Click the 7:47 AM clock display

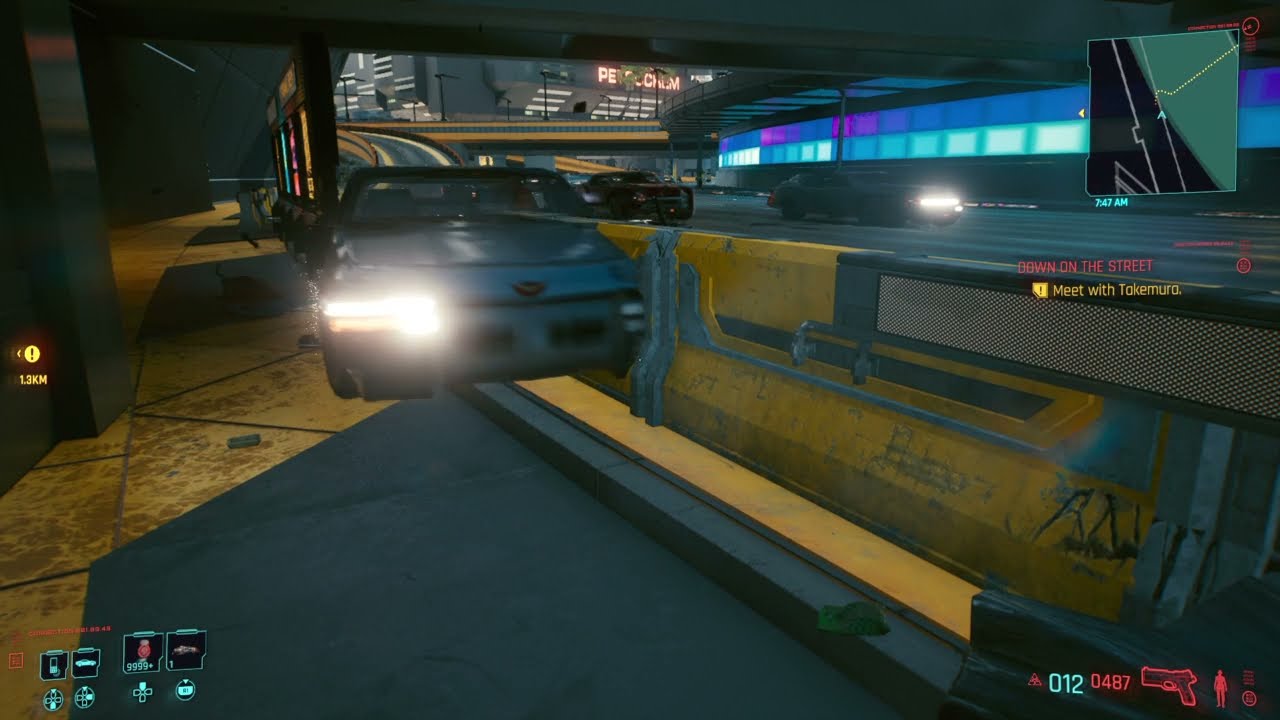(1112, 201)
